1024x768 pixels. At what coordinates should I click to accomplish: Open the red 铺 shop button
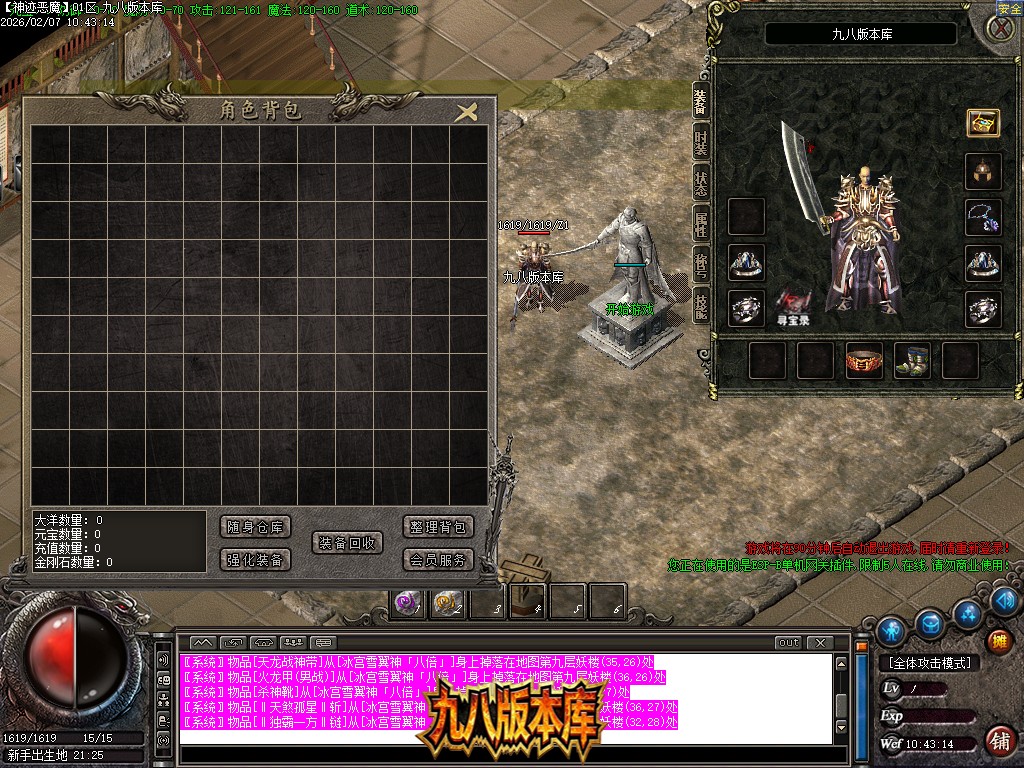coord(999,740)
